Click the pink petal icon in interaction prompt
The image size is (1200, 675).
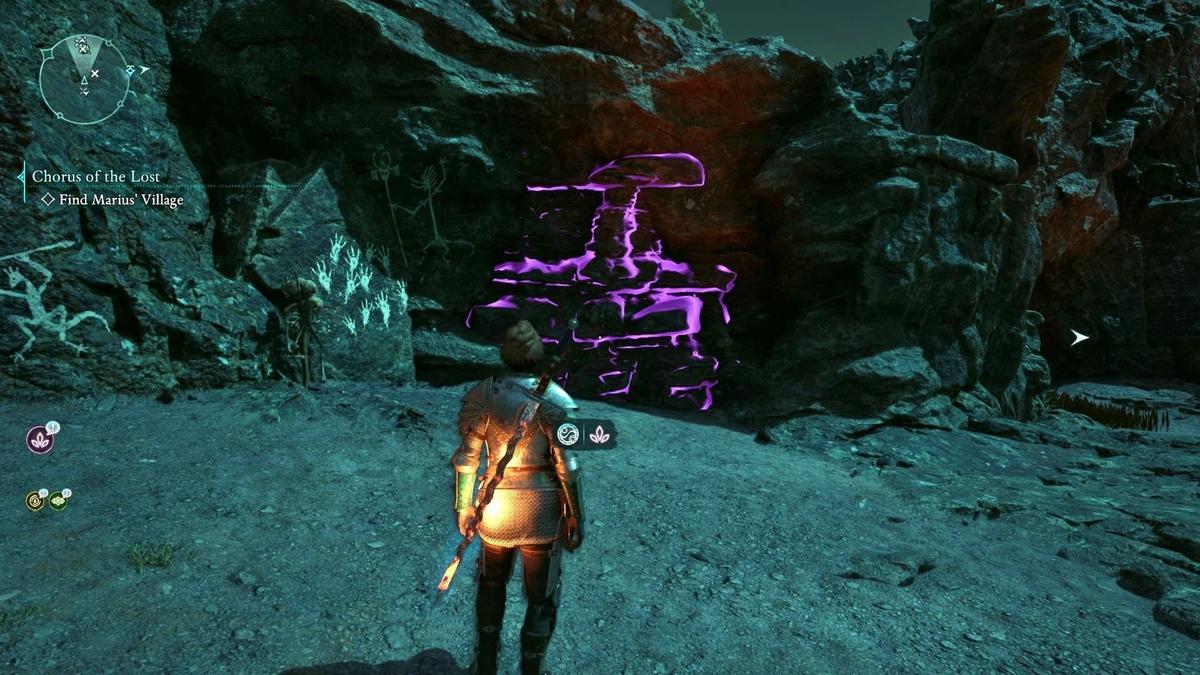tap(598, 434)
